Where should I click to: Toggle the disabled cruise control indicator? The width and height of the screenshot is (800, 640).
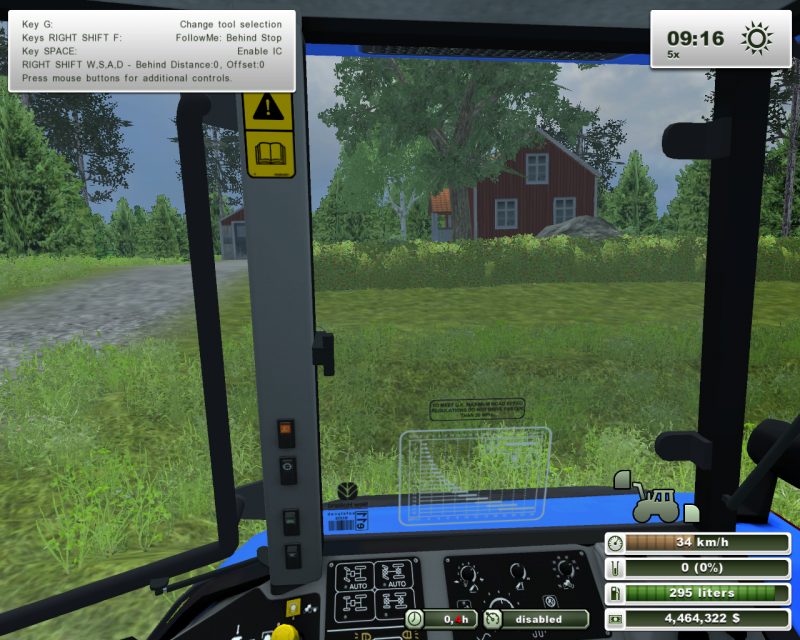[537, 619]
